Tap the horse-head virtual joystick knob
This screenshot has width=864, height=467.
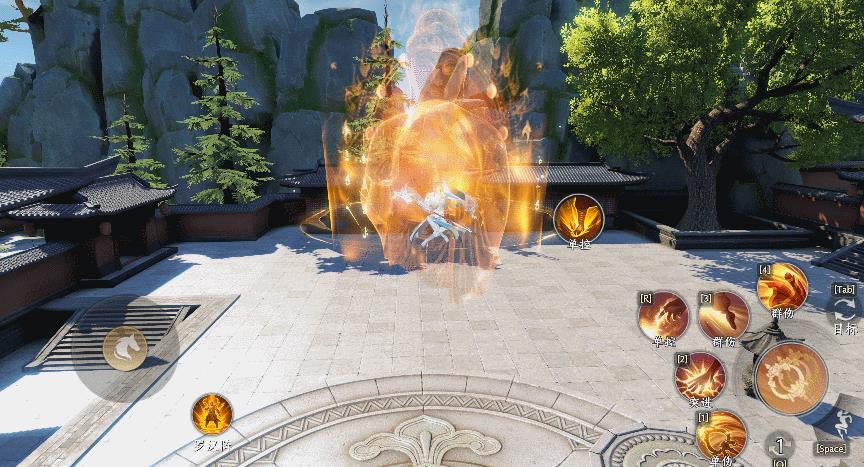click(126, 346)
